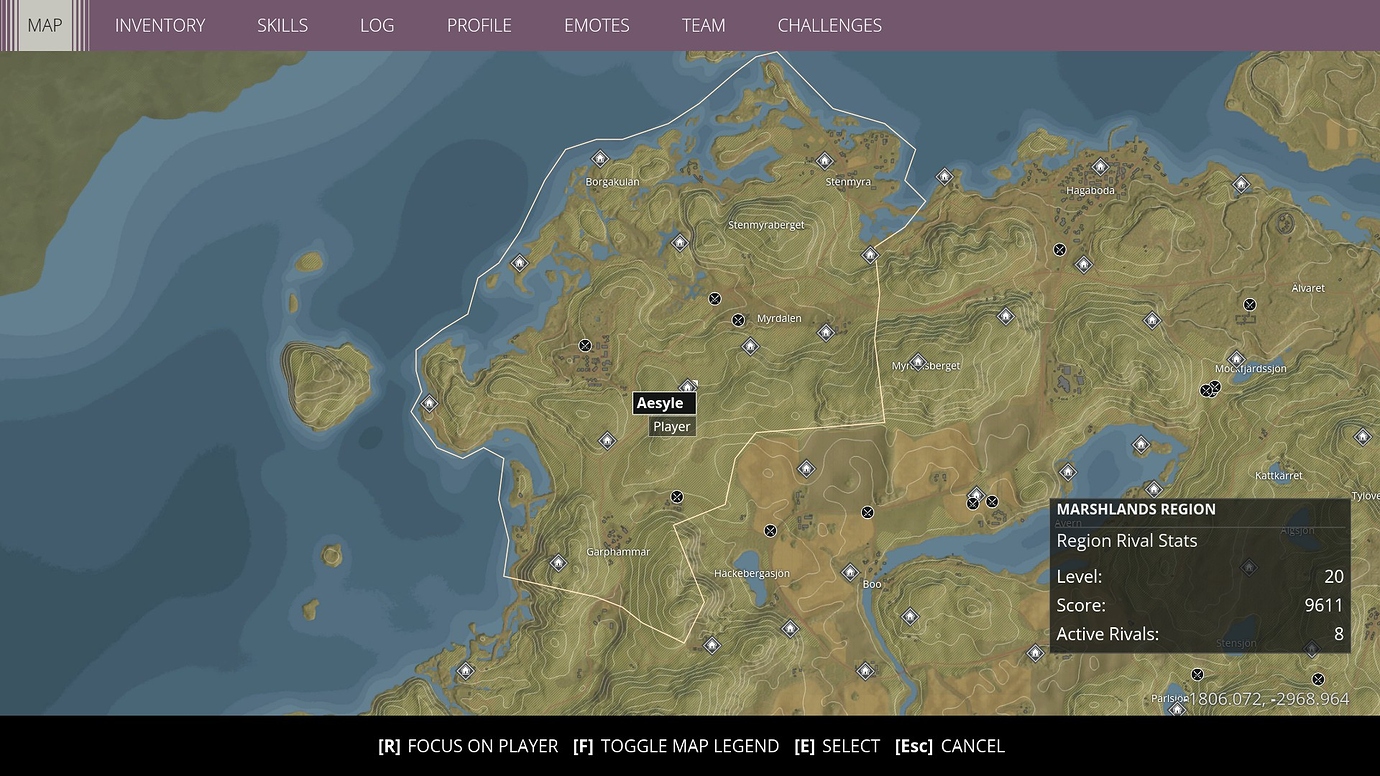Select the safehouse icon near Parisjon

1176,709
